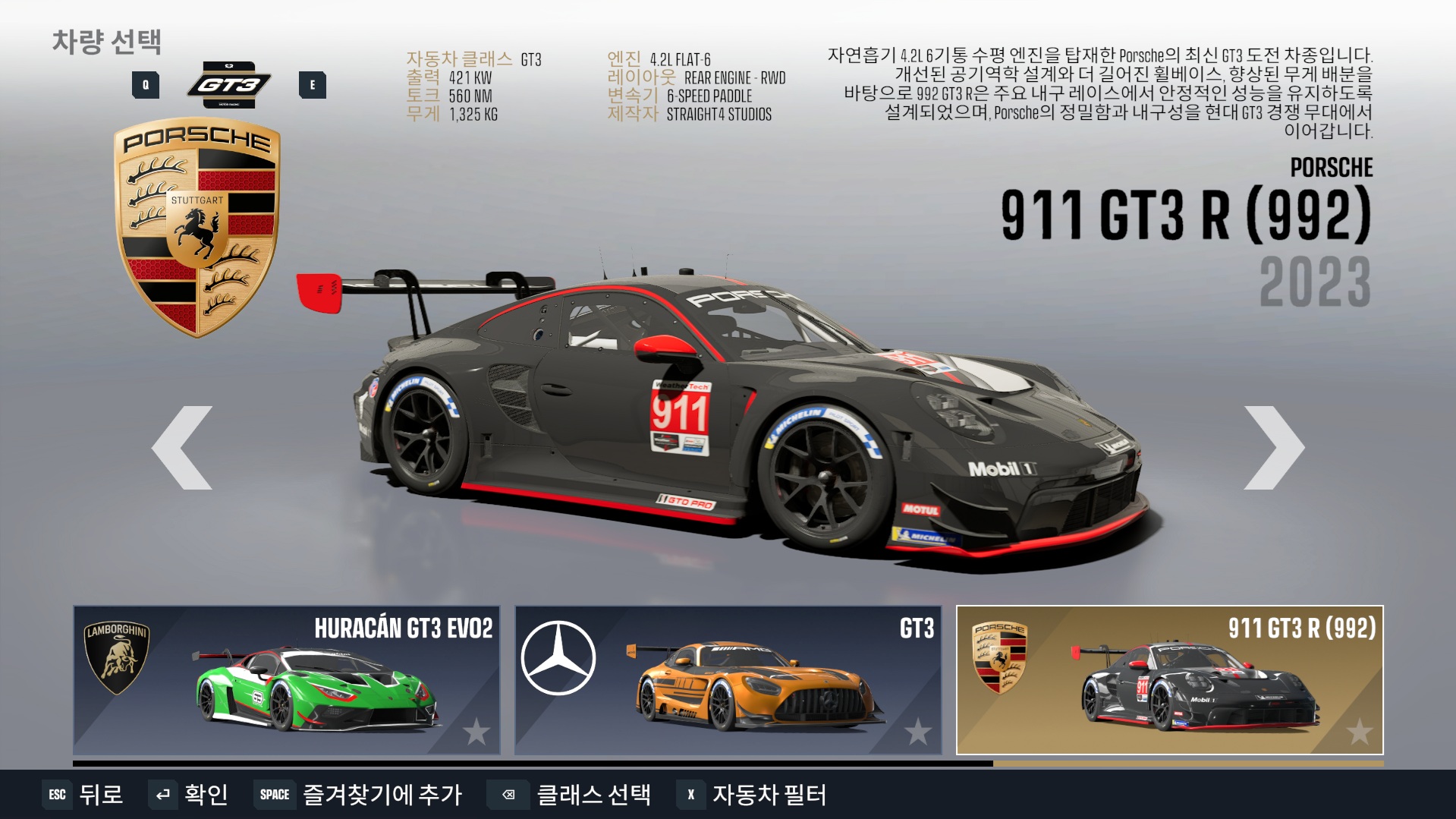The width and height of the screenshot is (1456, 819).
Task: Go back with the 뒤로 button
Action: 83,795
